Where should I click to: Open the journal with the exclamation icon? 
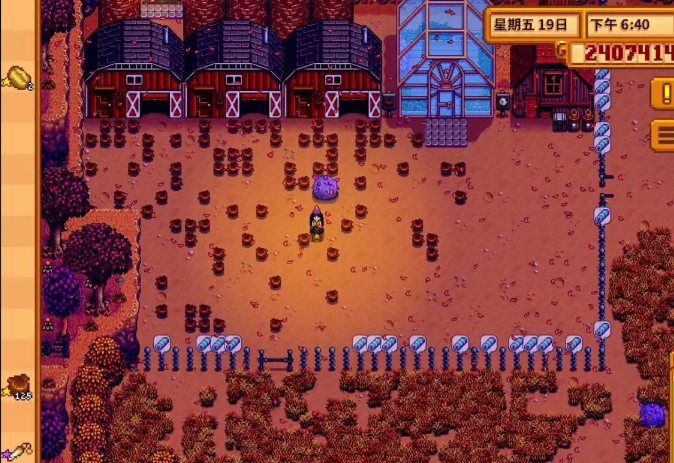pos(663,93)
